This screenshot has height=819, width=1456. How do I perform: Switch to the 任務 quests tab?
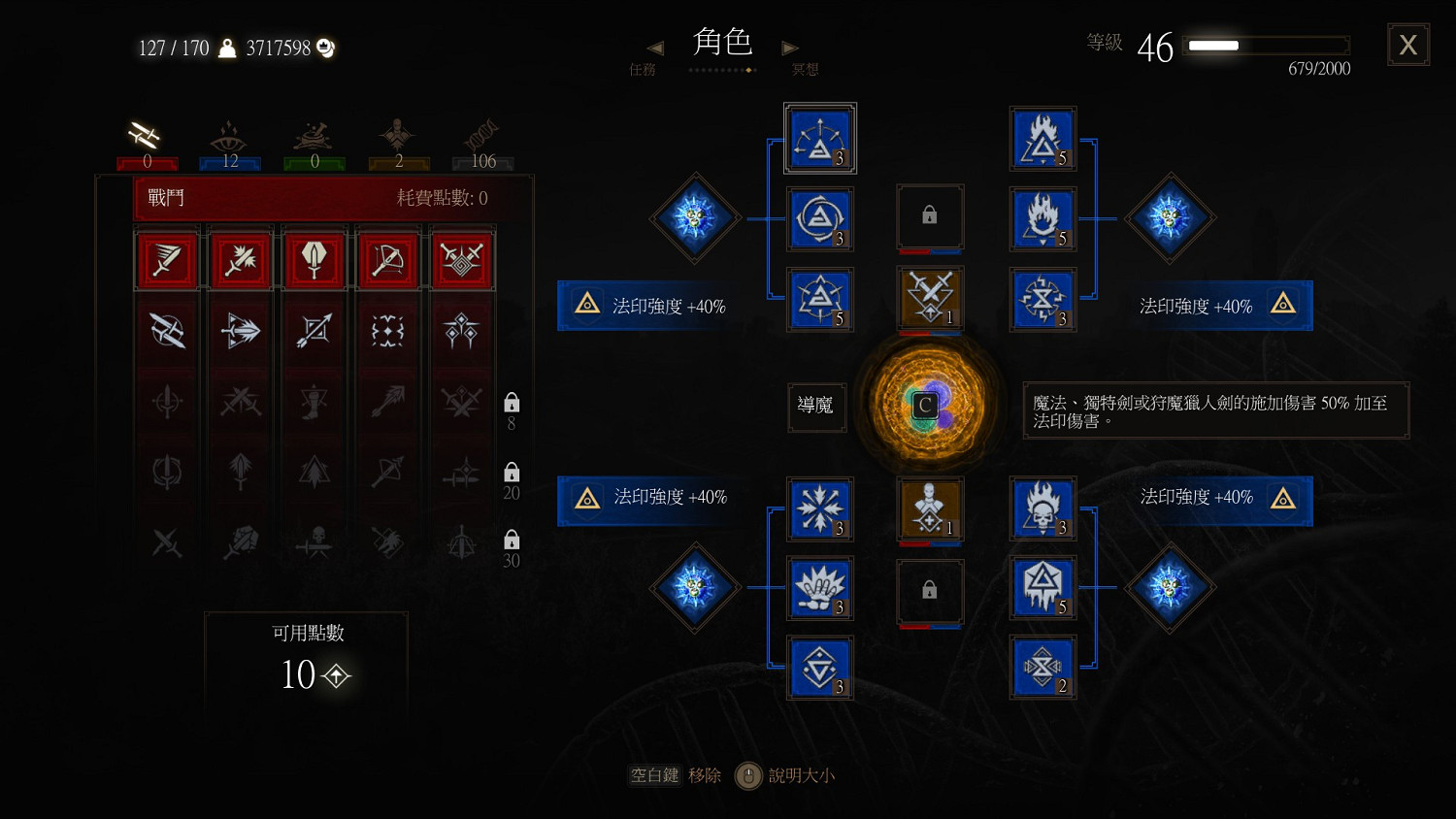tap(643, 69)
